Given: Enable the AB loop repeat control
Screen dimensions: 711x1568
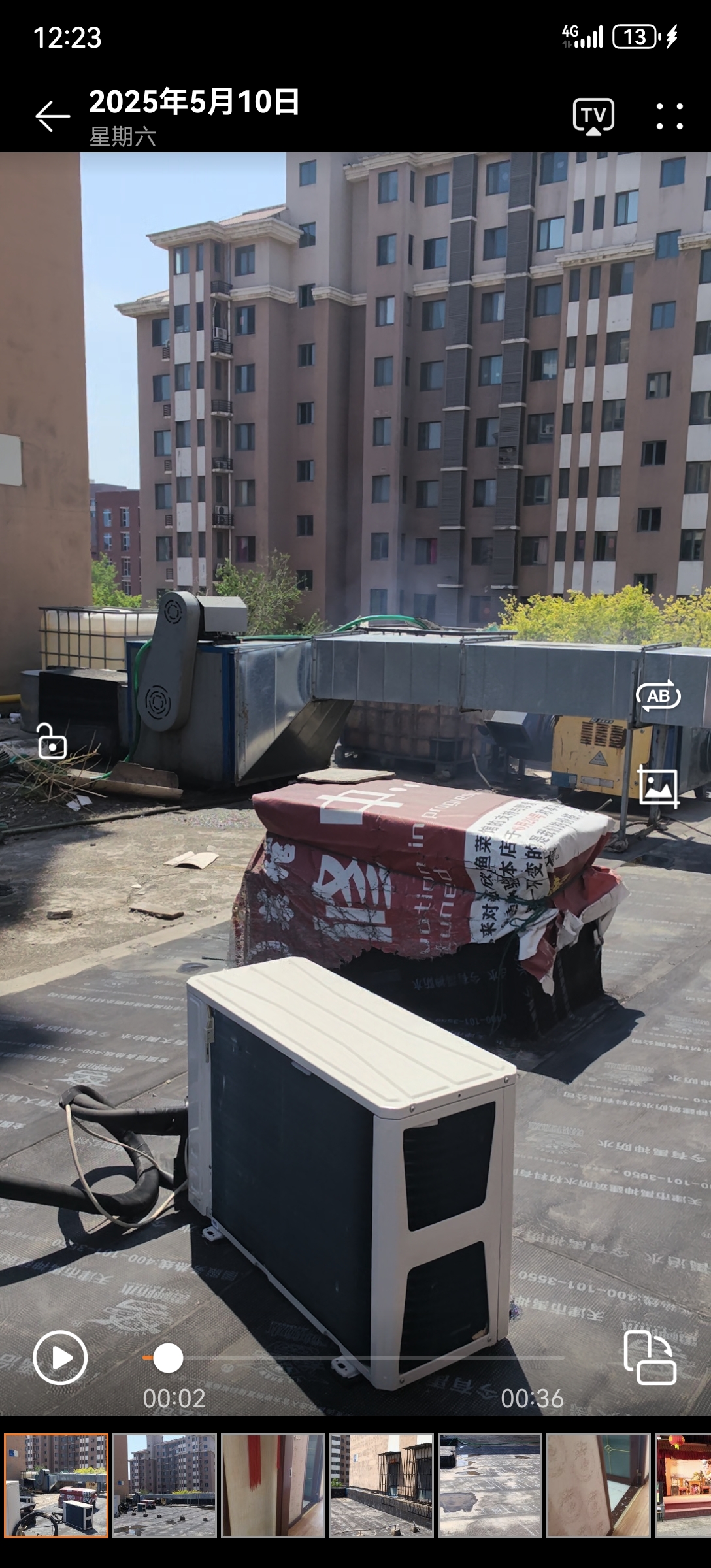Looking at the screenshot, I should (658, 696).
